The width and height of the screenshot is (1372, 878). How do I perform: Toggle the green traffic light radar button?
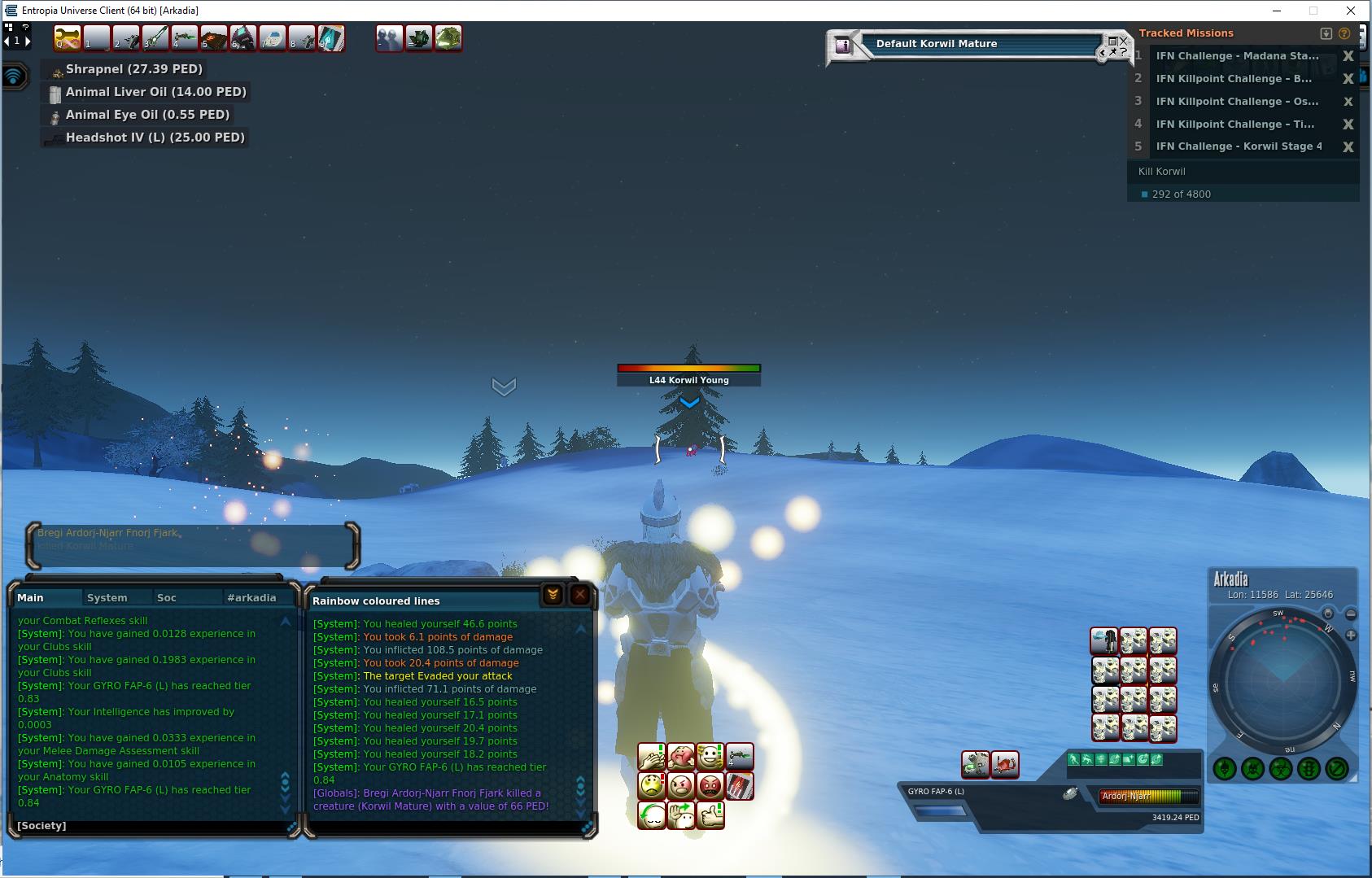(1309, 768)
